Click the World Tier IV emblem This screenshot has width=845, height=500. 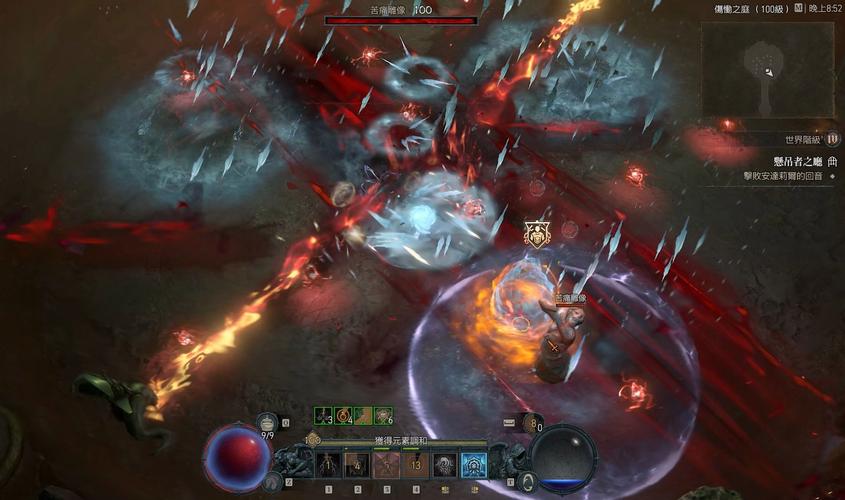pyautogui.click(x=832, y=139)
